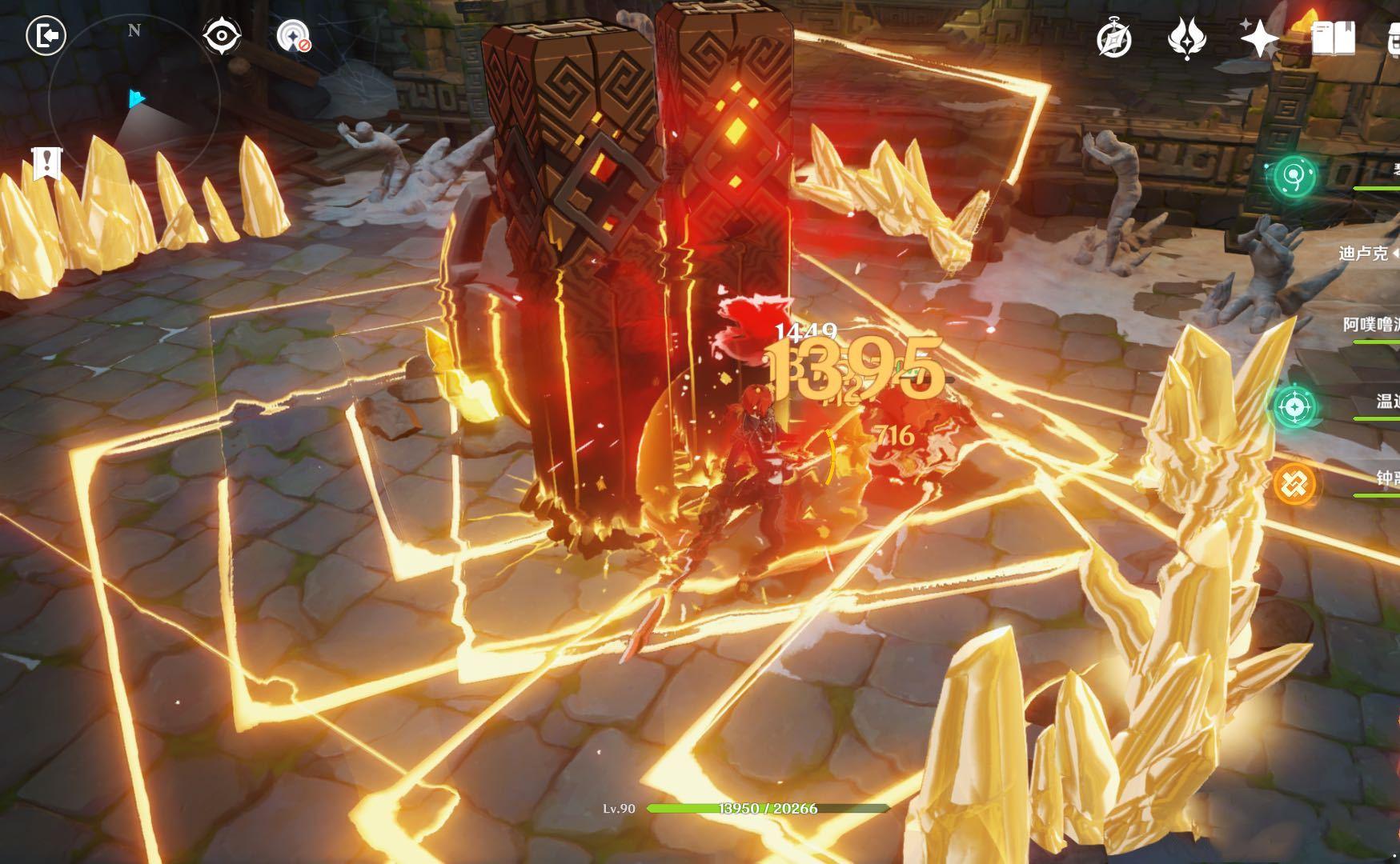Activate 温迪's green crosshair burst icon
1400x864 pixels.
(1293, 406)
